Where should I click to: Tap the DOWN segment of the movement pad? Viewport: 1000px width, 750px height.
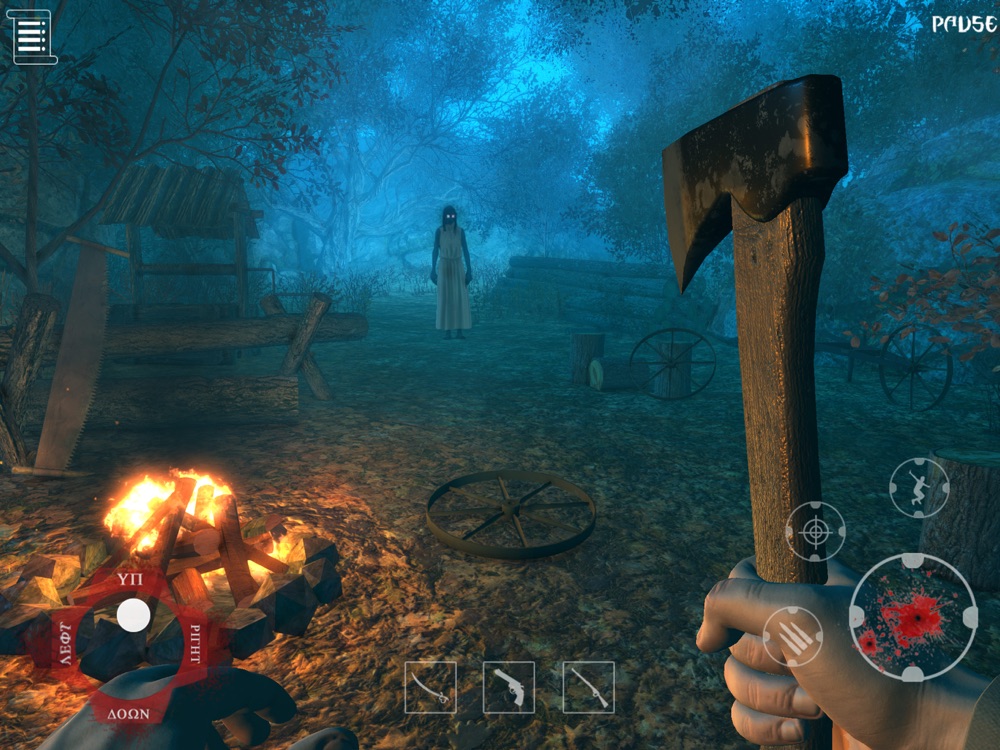129,713
